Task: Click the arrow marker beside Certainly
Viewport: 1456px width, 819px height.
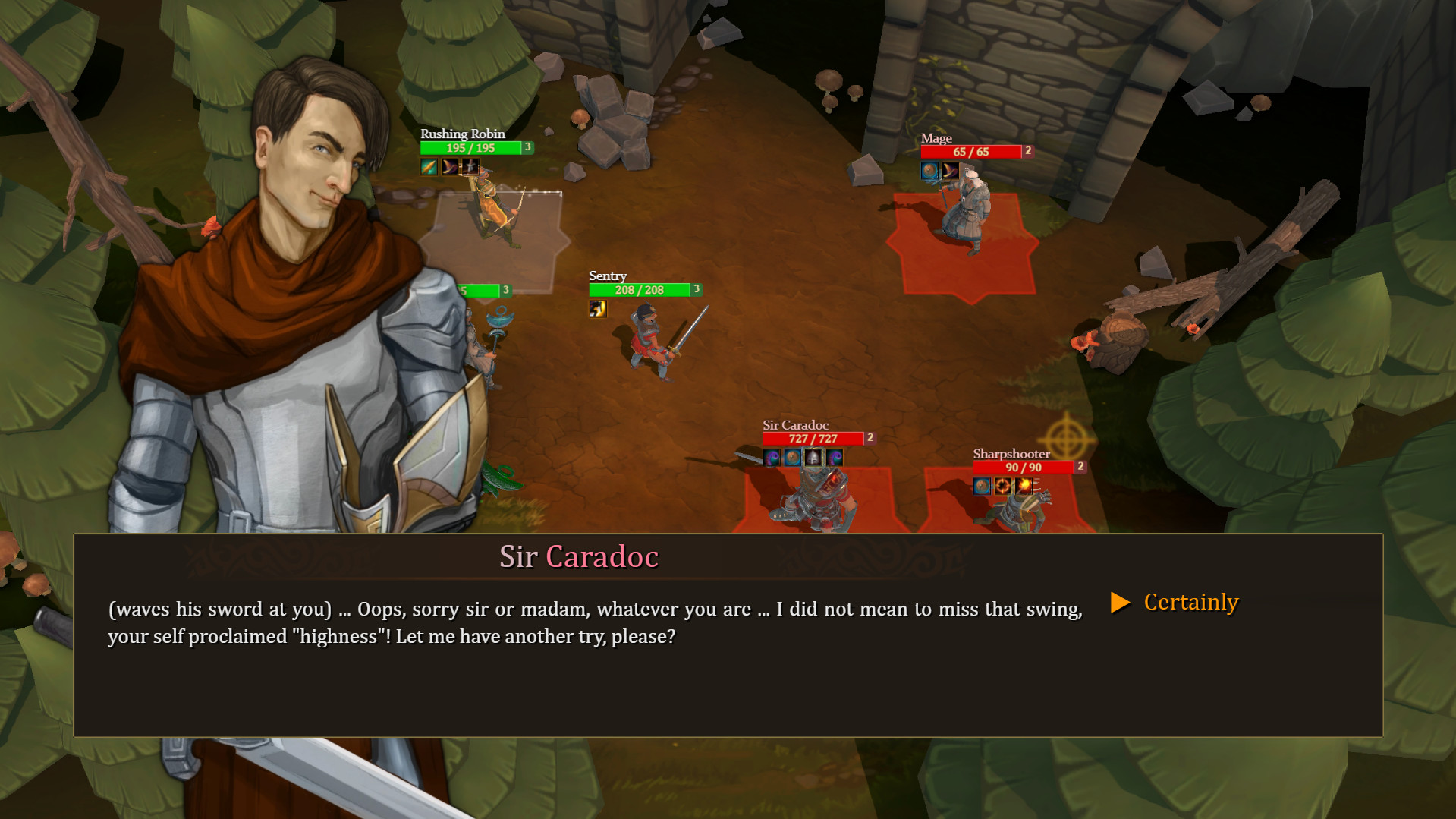Action: click(1121, 602)
